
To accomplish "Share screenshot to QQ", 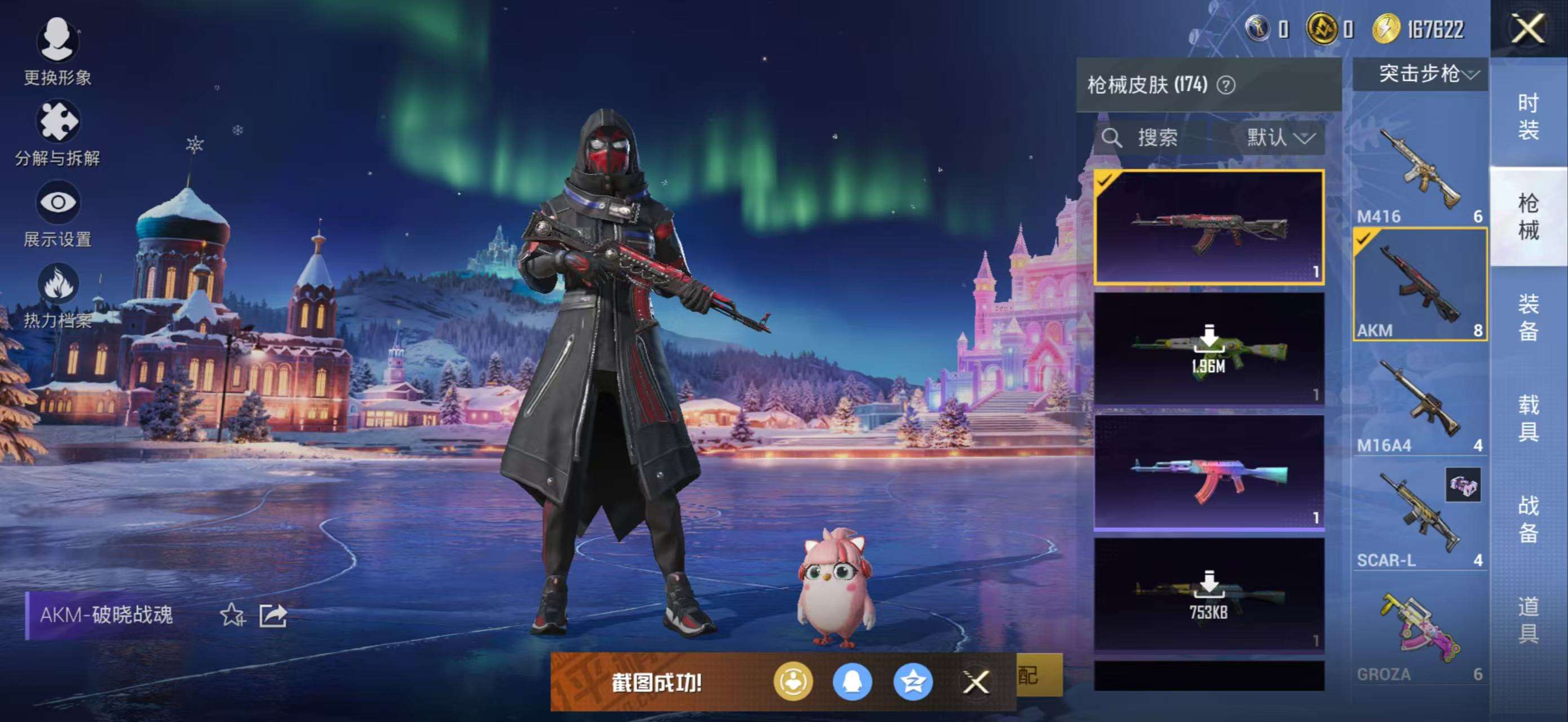I will click(x=852, y=682).
